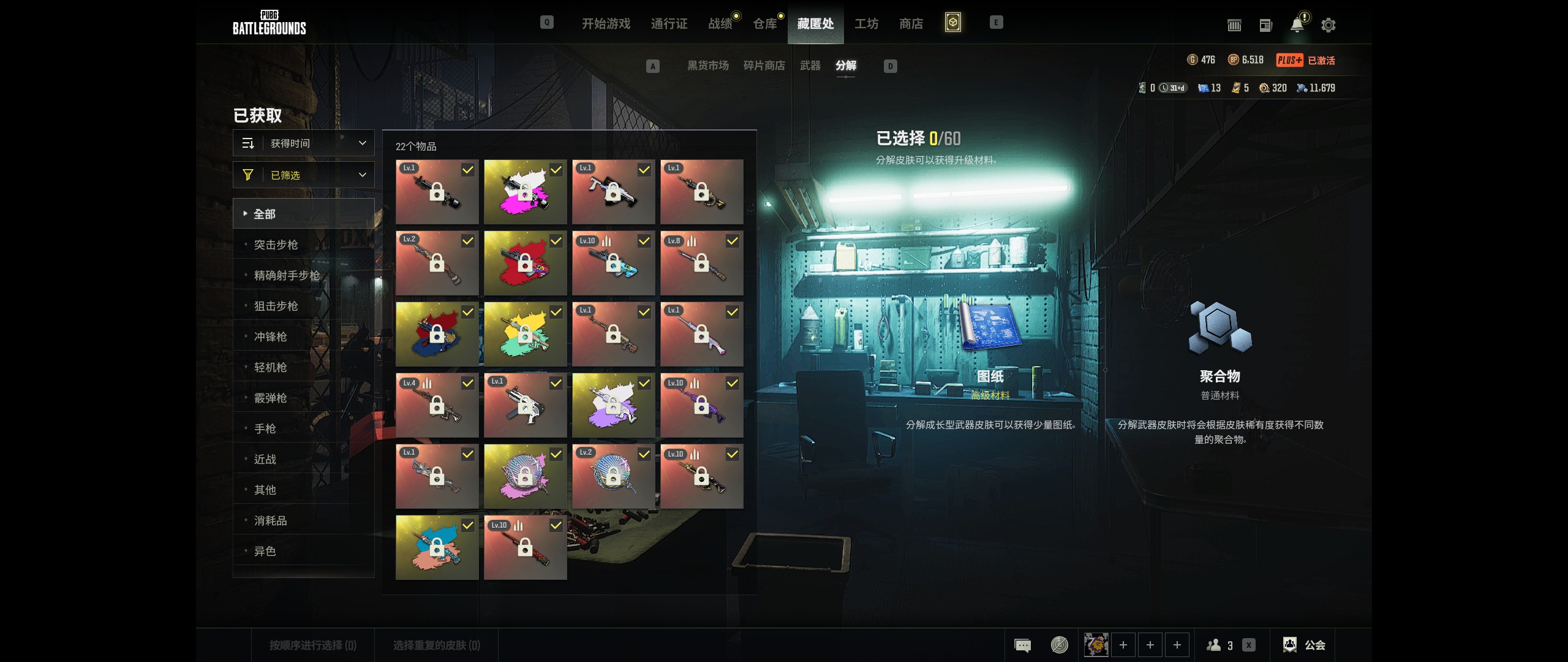Filter by 狙击步枪 category
The image size is (1568, 662).
[276, 306]
